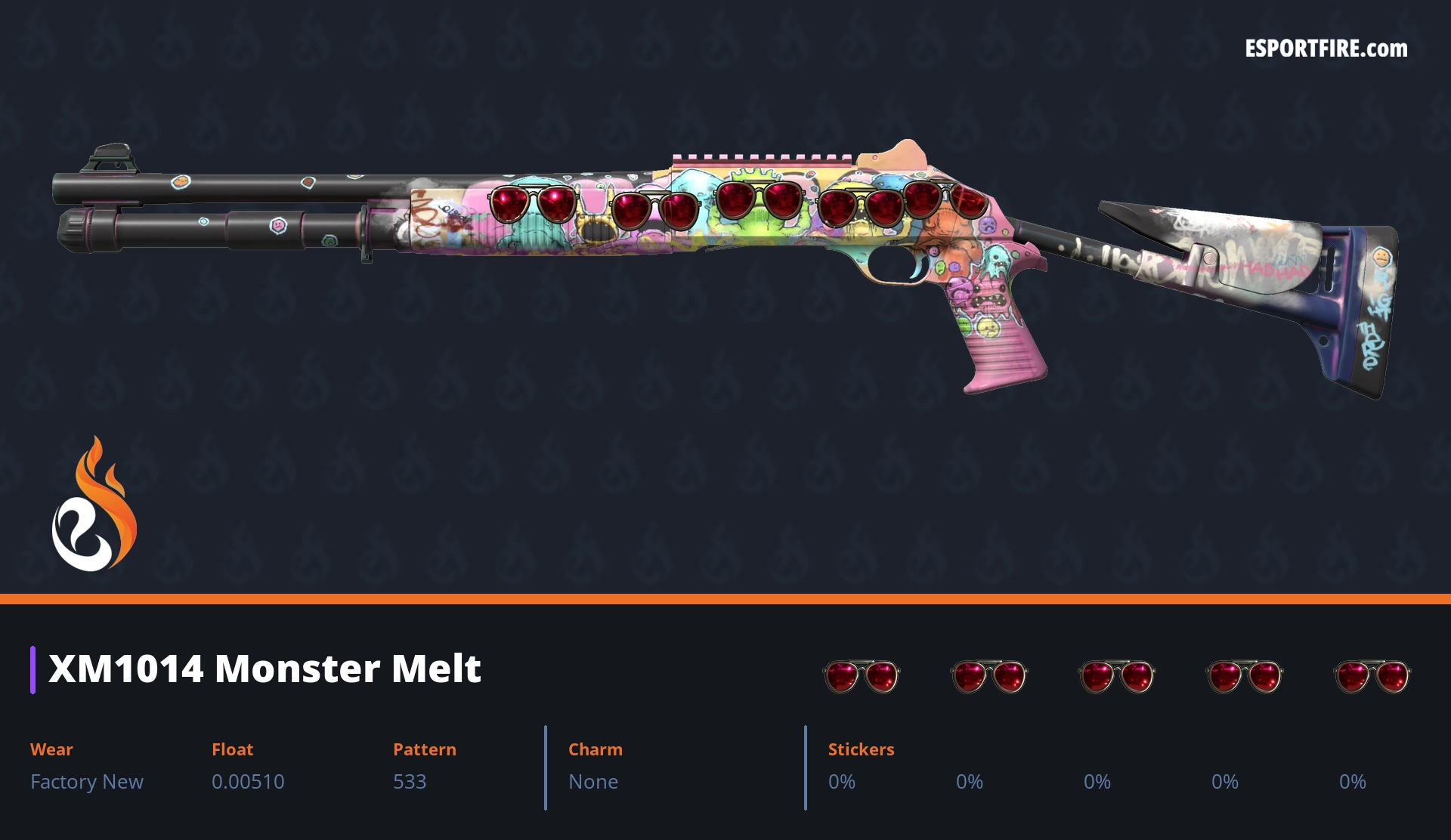The height and width of the screenshot is (840, 1451).
Task: Open the ESPORTFIRE.com site link
Action: click(1326, 49)
